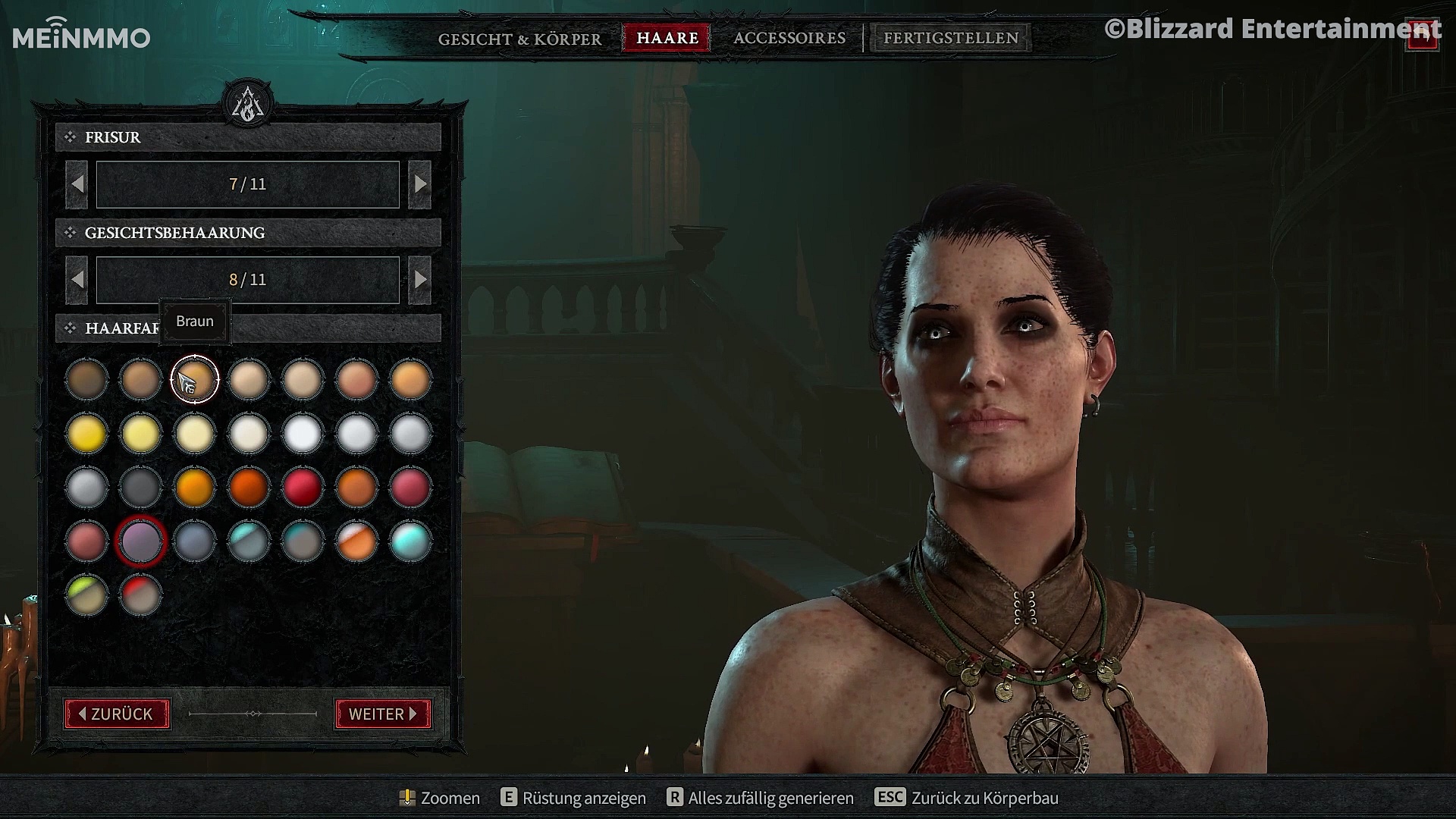
Task: Switch to the Gesicht & Körper tab
Action: (519, 39)
